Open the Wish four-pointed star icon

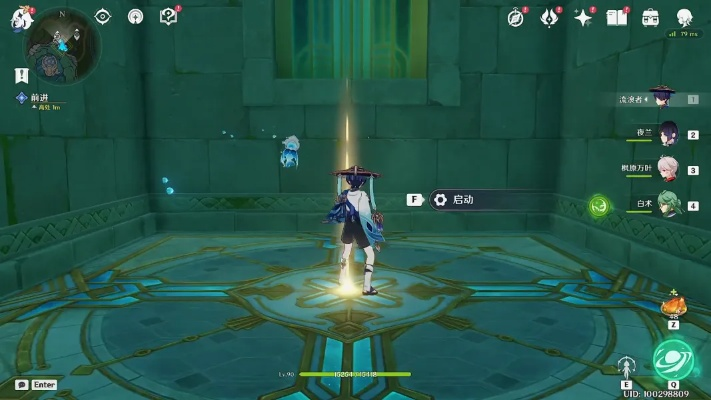(583, 17)
